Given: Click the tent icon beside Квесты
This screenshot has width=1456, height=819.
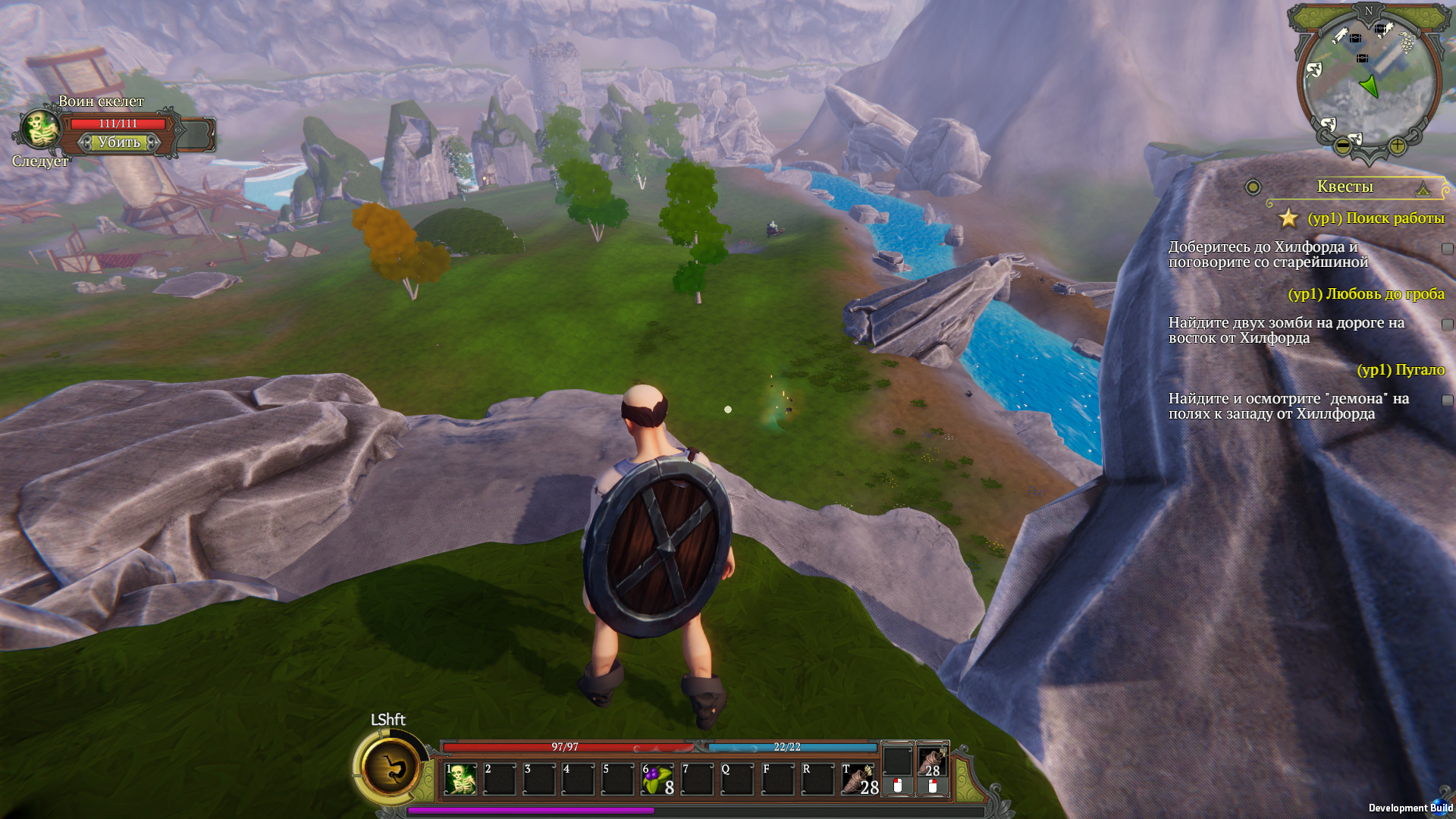Looking at the screenshot, I should click(x=1423, y=188).
